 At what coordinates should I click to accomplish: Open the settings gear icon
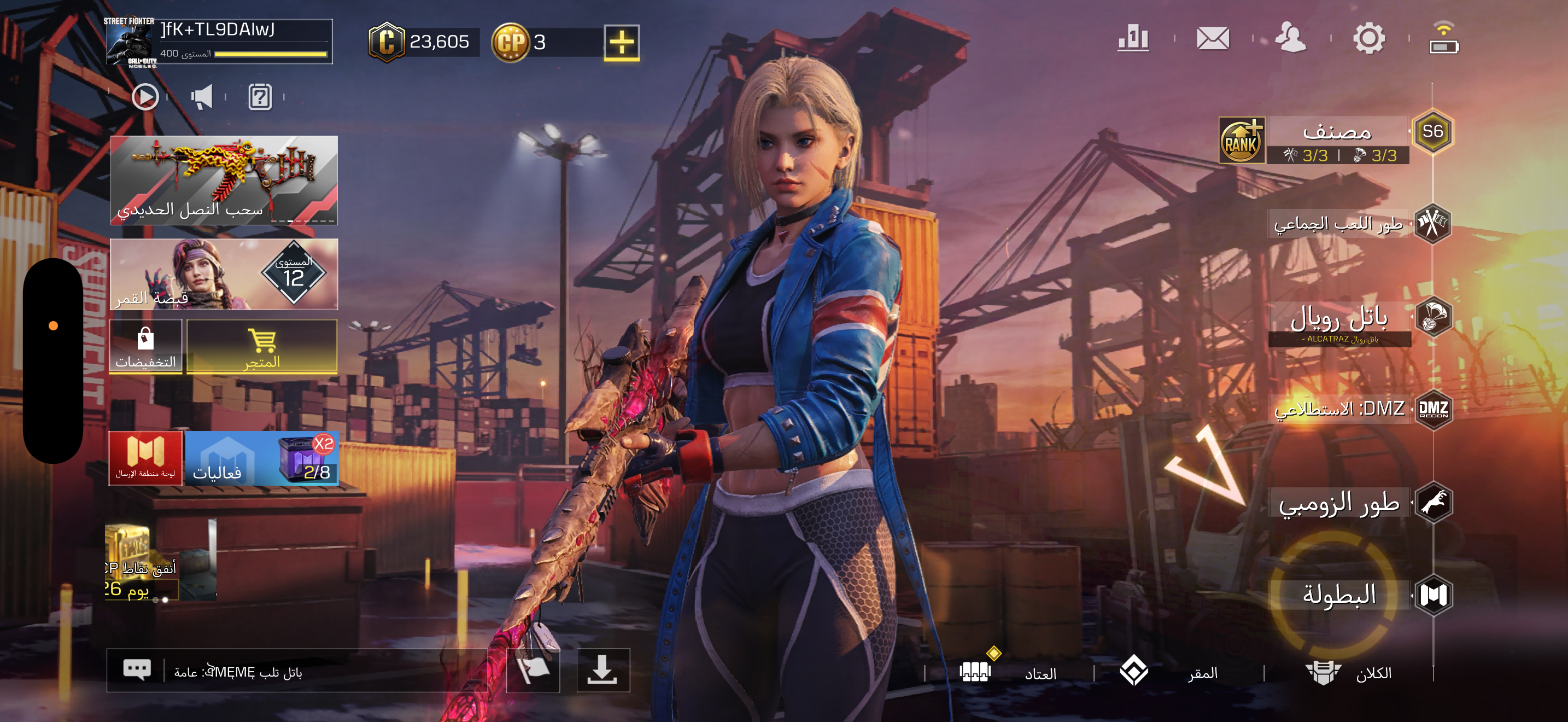click(x=1368, y=39)
